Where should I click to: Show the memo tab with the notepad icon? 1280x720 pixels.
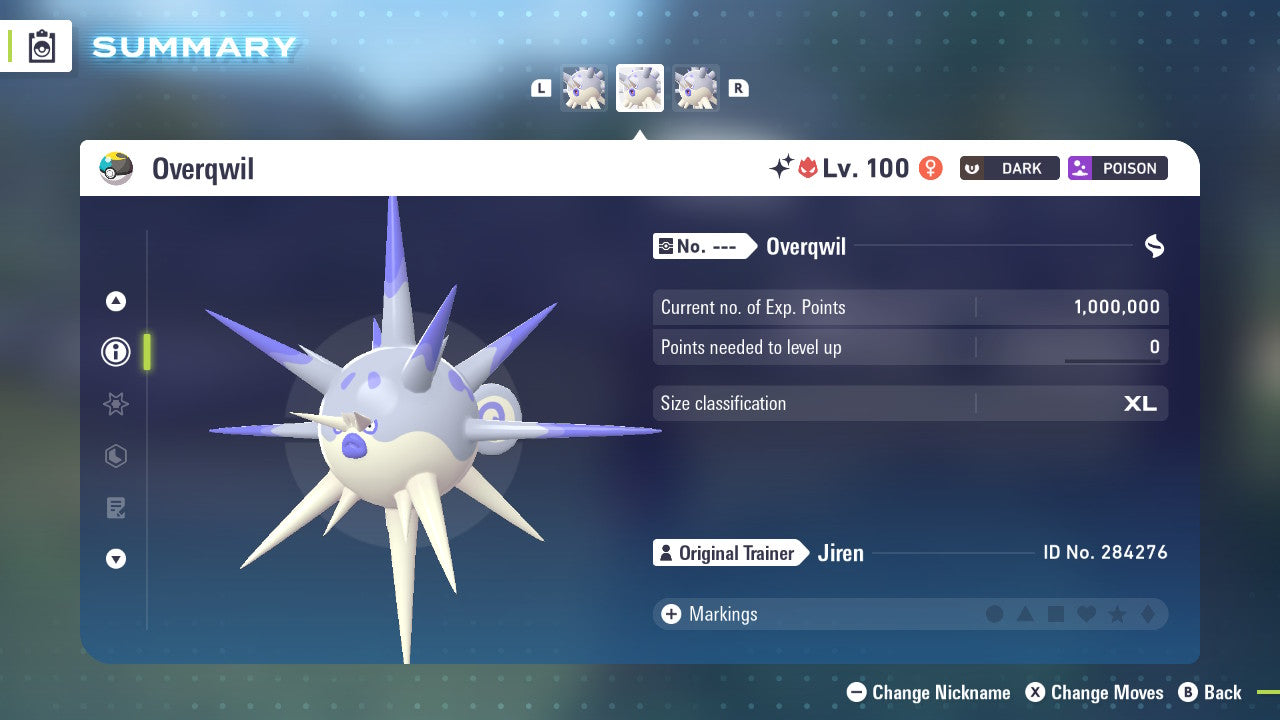point(116,508)
